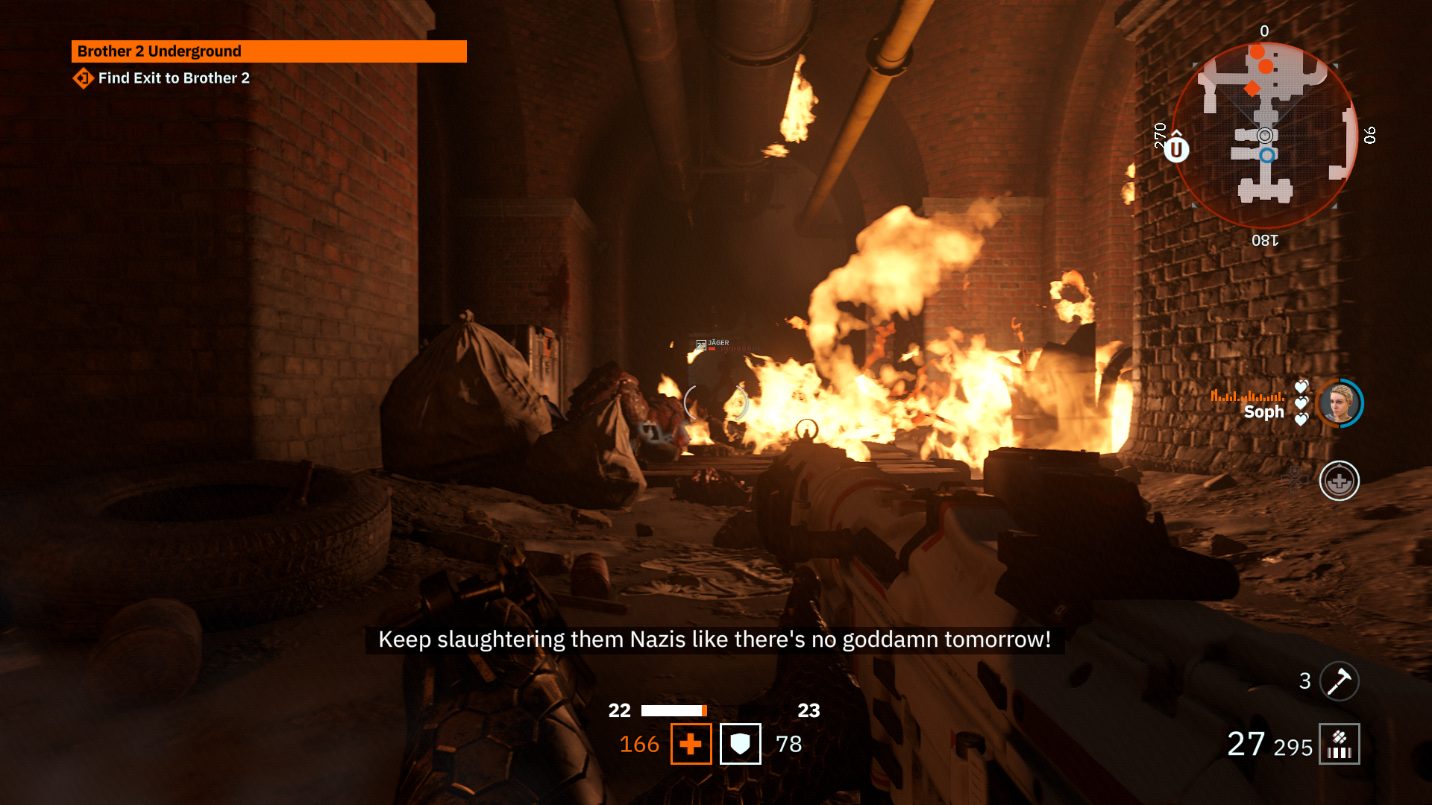This screenshot has width=1432, height=805.
Task: Click the Brother 2 Underground mission banner
Action: coord(269,51)
